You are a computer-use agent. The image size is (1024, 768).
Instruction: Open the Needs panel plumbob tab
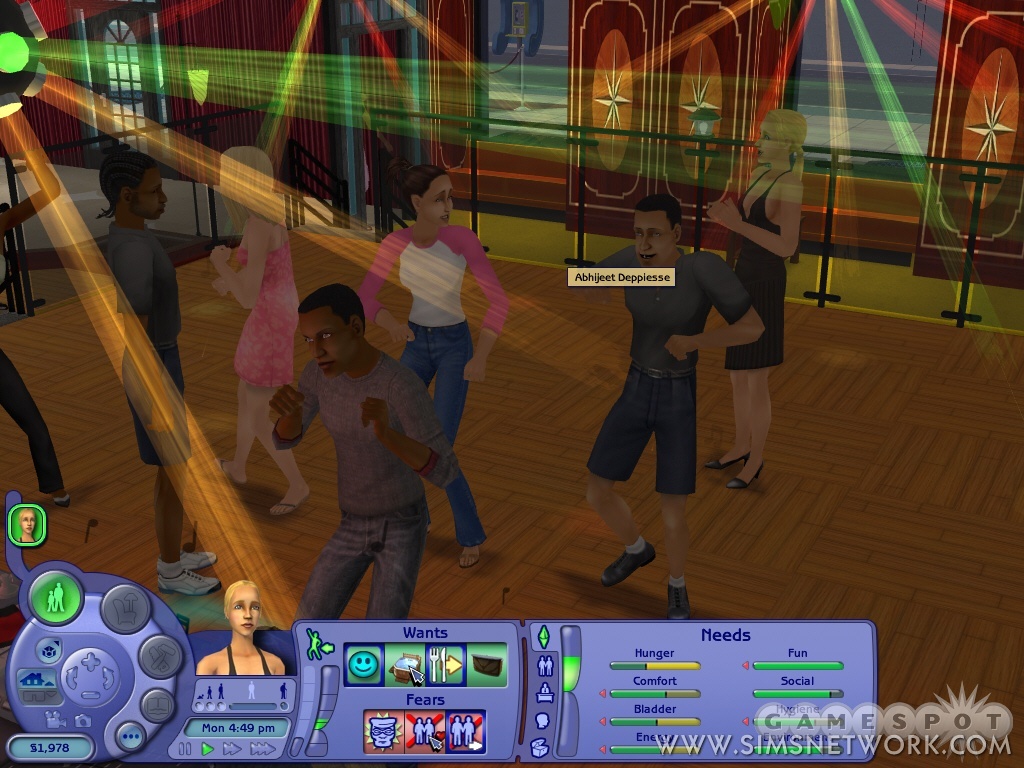click(543, 636)
